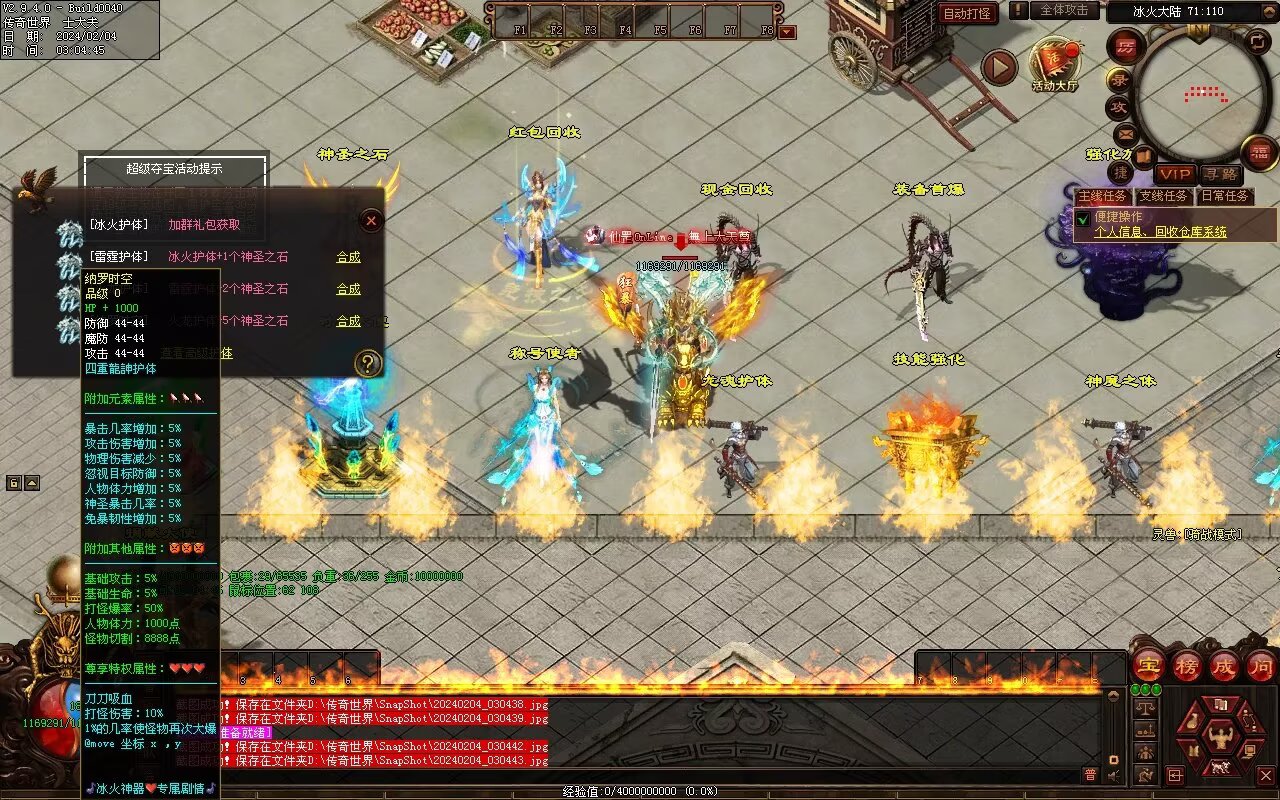Screen dimensions: 1280x800
Task: Switch to the 支线任务 tab
Action: tap(1165, 196)
